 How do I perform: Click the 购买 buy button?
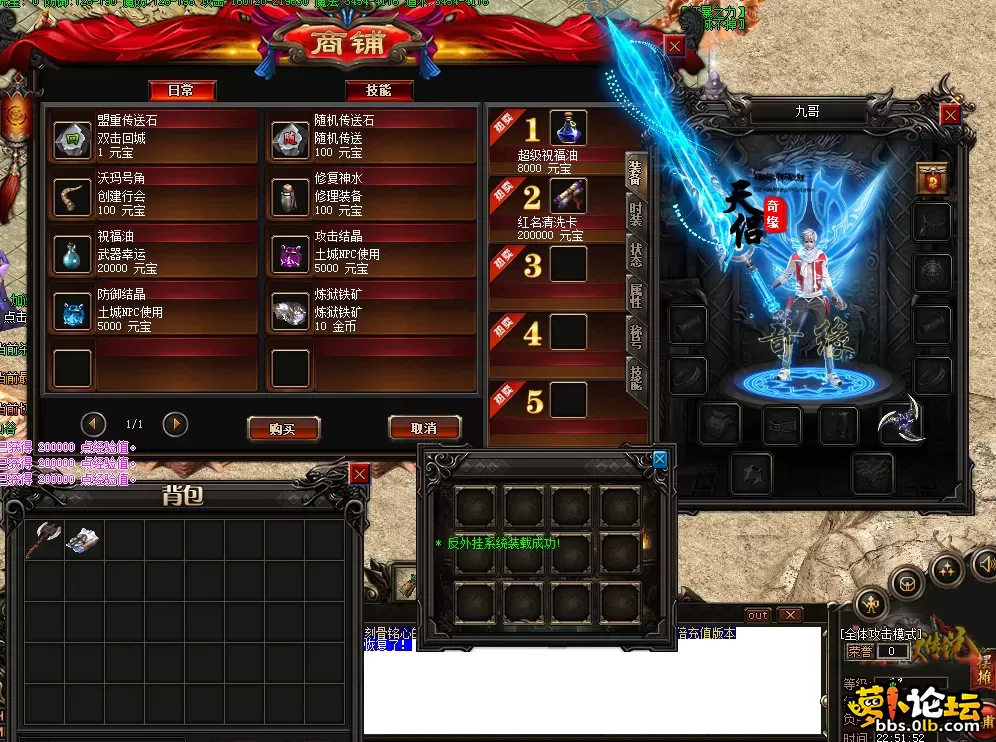tap(283, 428)
